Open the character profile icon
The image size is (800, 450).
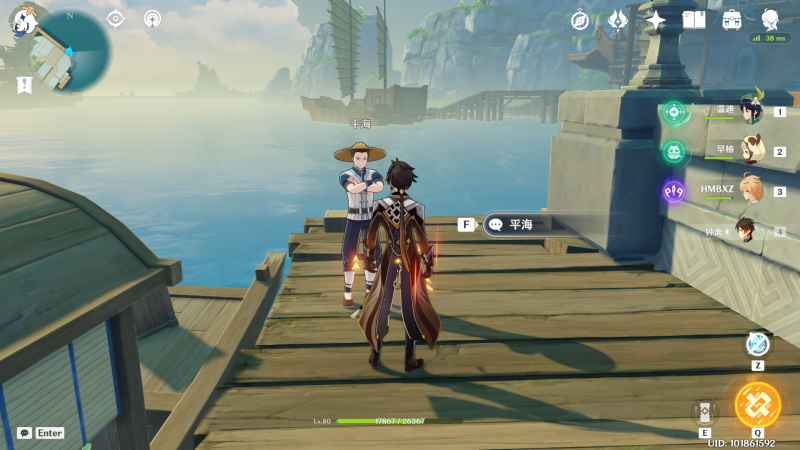coord(770,18)
